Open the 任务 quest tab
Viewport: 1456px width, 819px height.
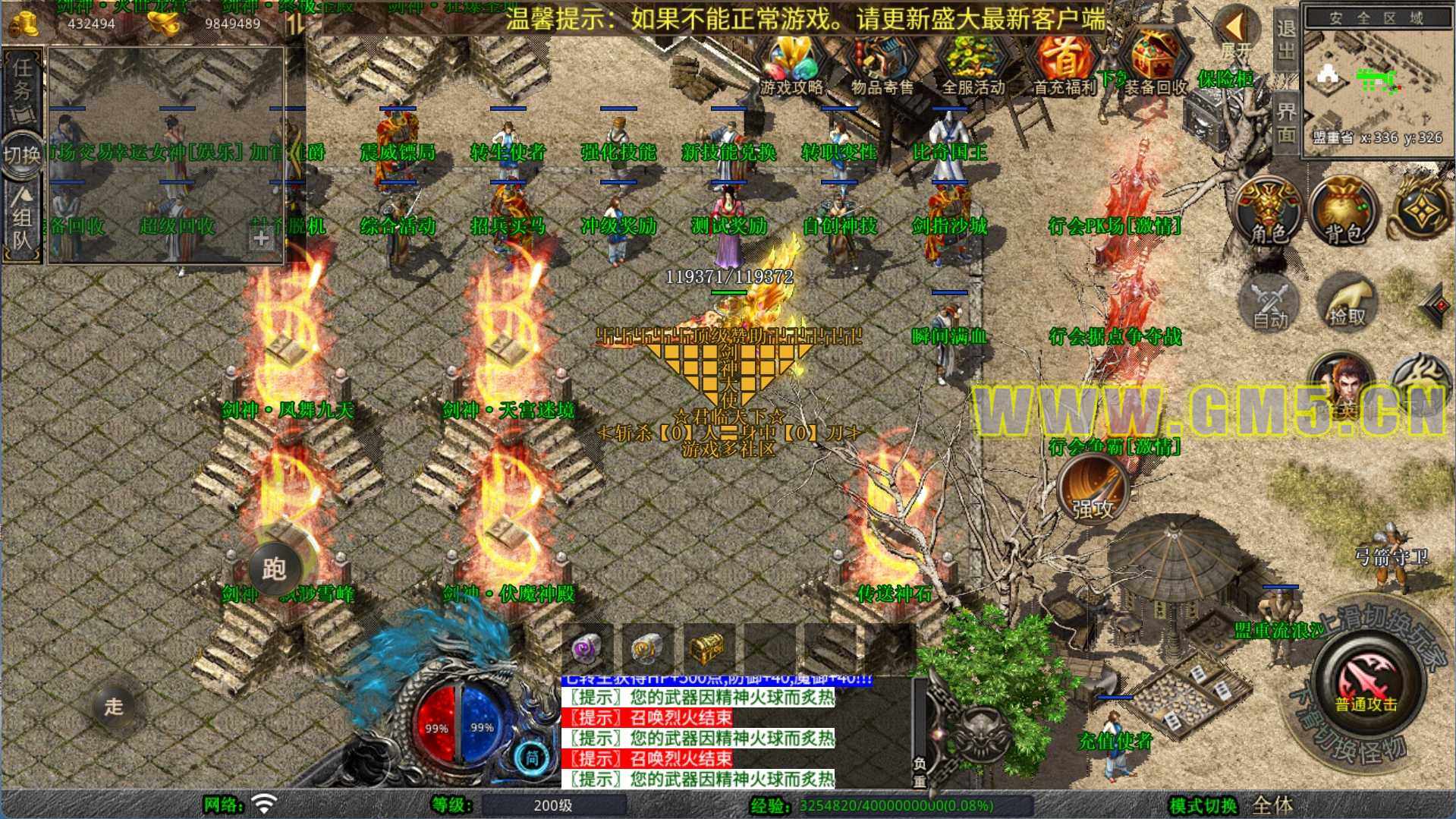point(23,85)
